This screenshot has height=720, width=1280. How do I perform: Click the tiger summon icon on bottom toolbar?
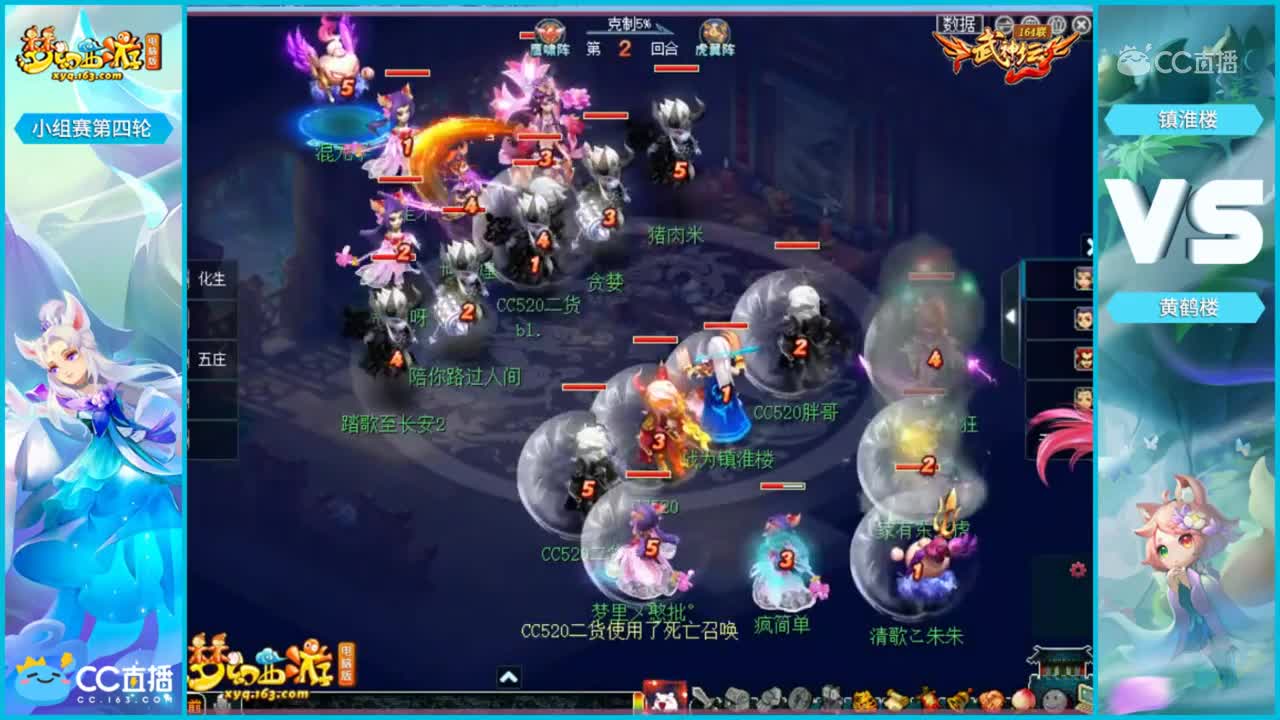tap(863, 698)
